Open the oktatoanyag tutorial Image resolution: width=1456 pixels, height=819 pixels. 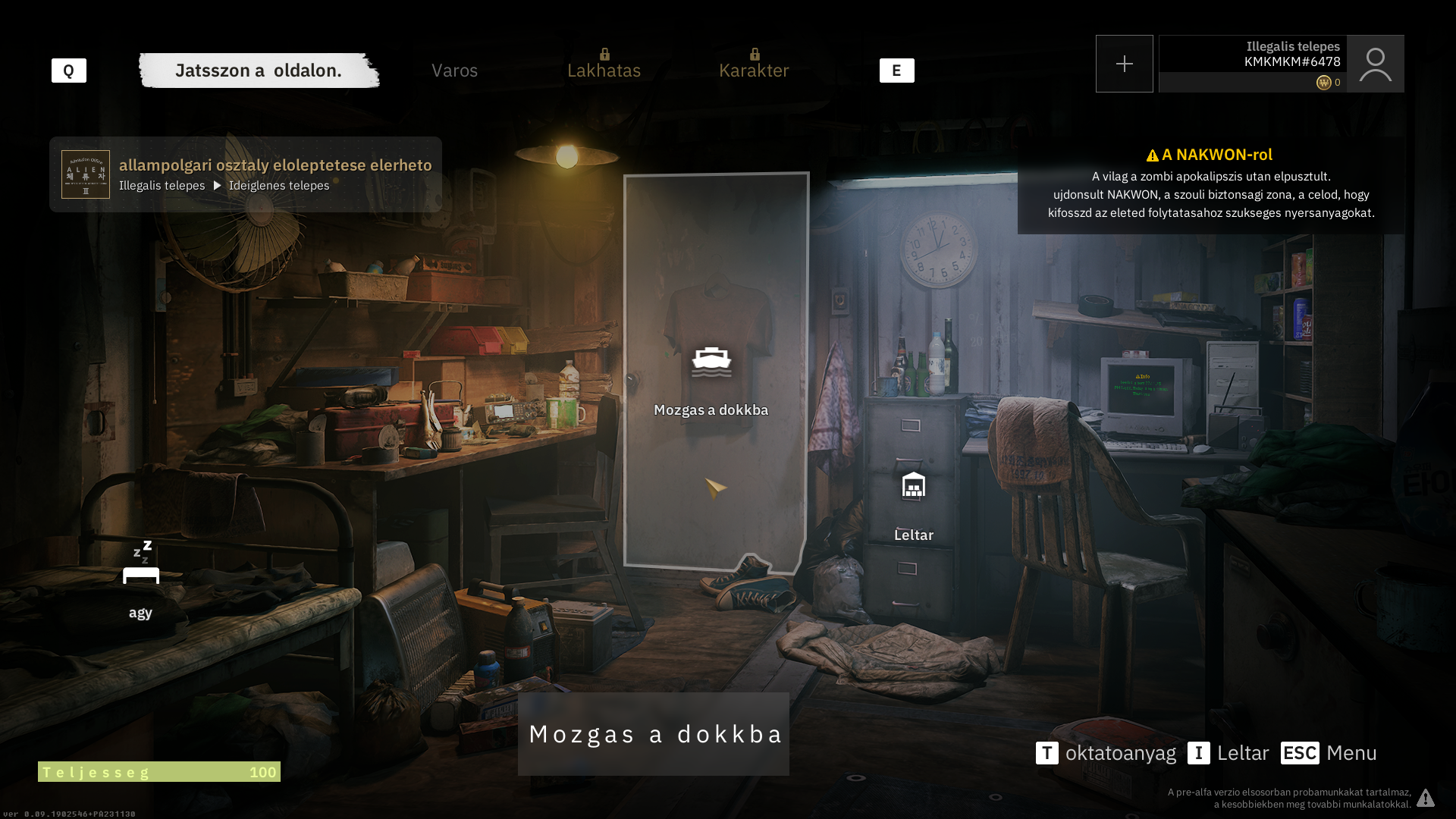(x=1106, y=753)
